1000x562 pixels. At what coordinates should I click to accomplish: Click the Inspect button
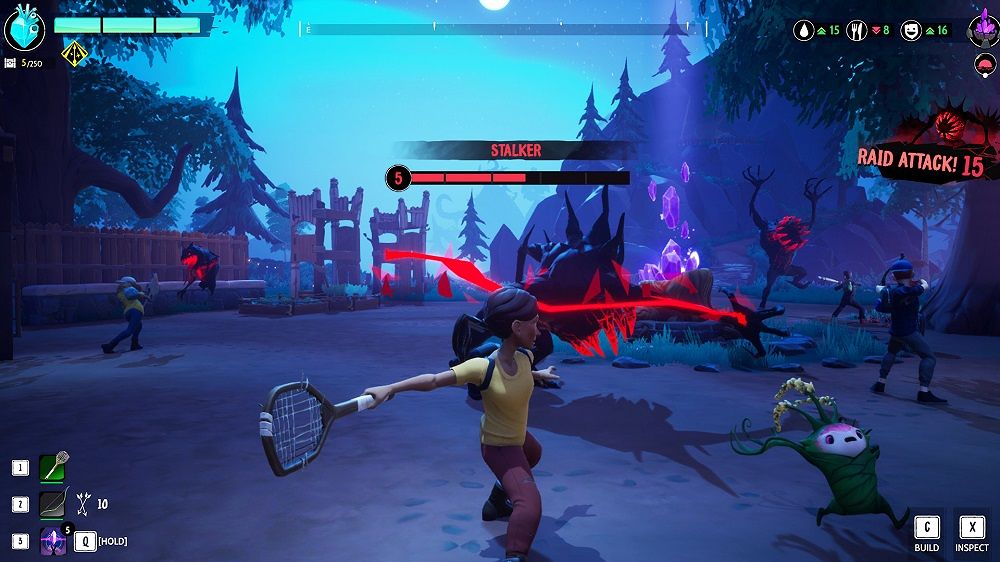(971, 534)
